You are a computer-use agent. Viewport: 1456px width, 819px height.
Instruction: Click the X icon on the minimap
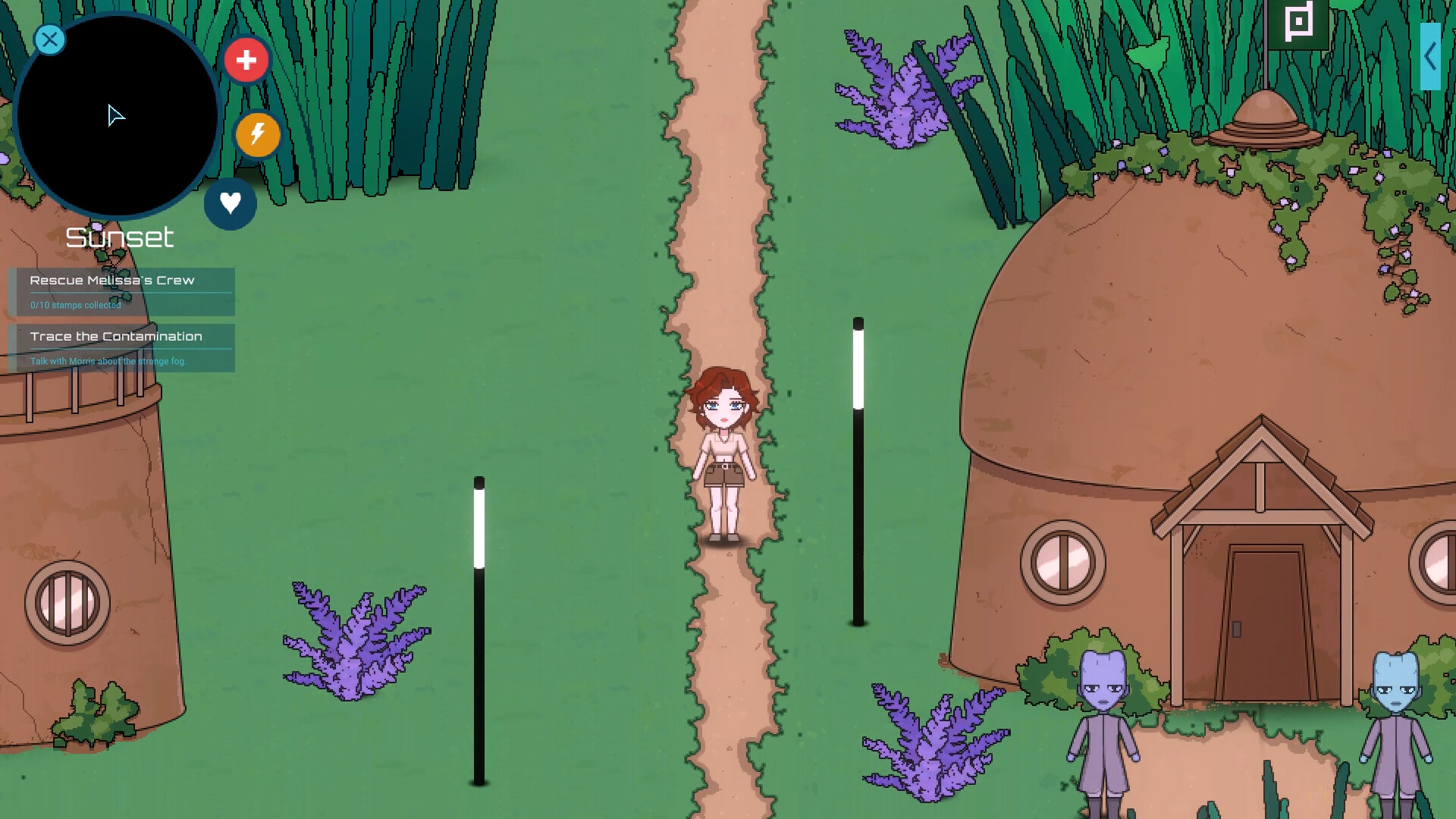pos(49,39)
